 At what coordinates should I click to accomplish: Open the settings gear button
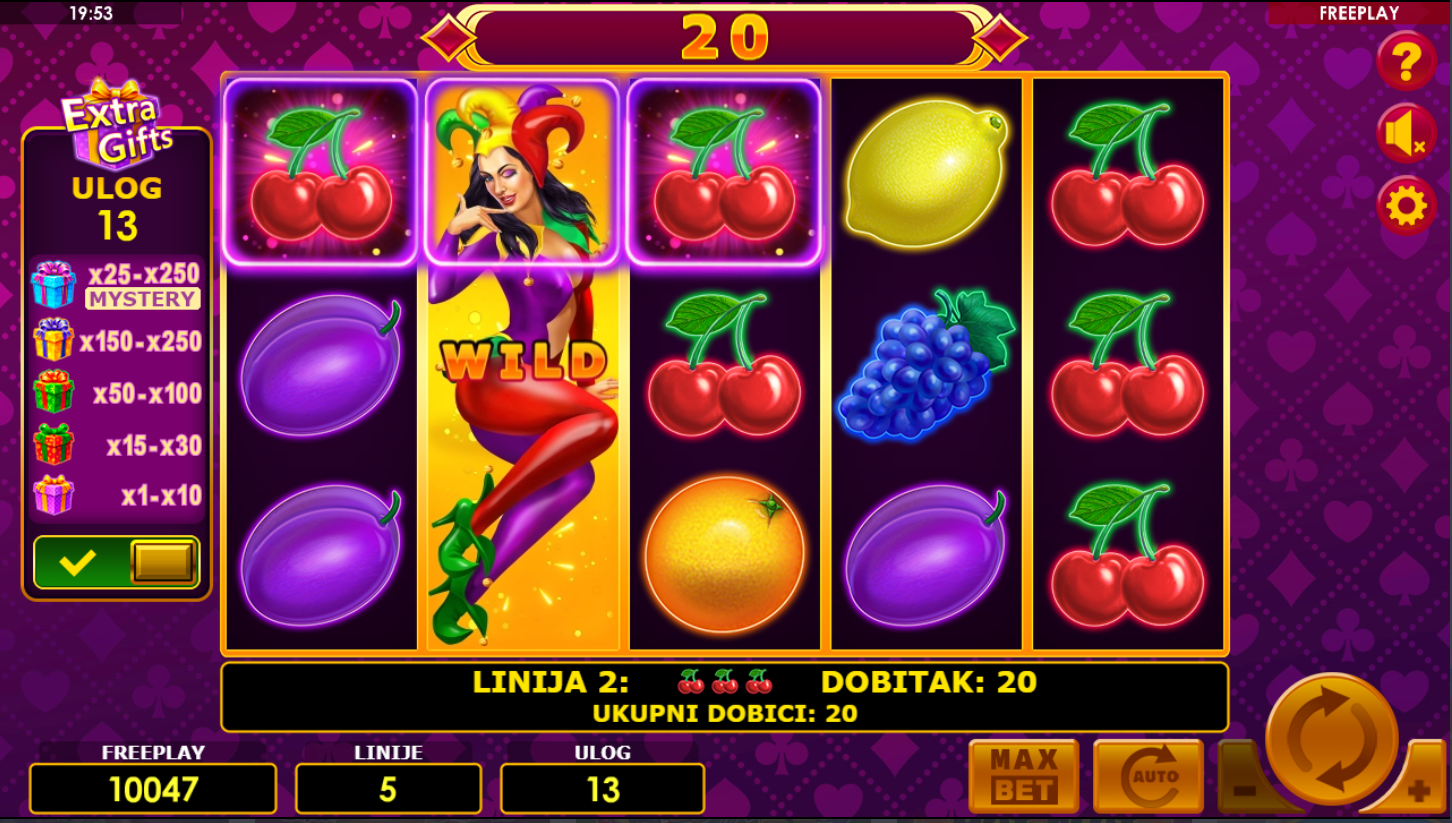pyautogui.click(x=1406, y=206)
